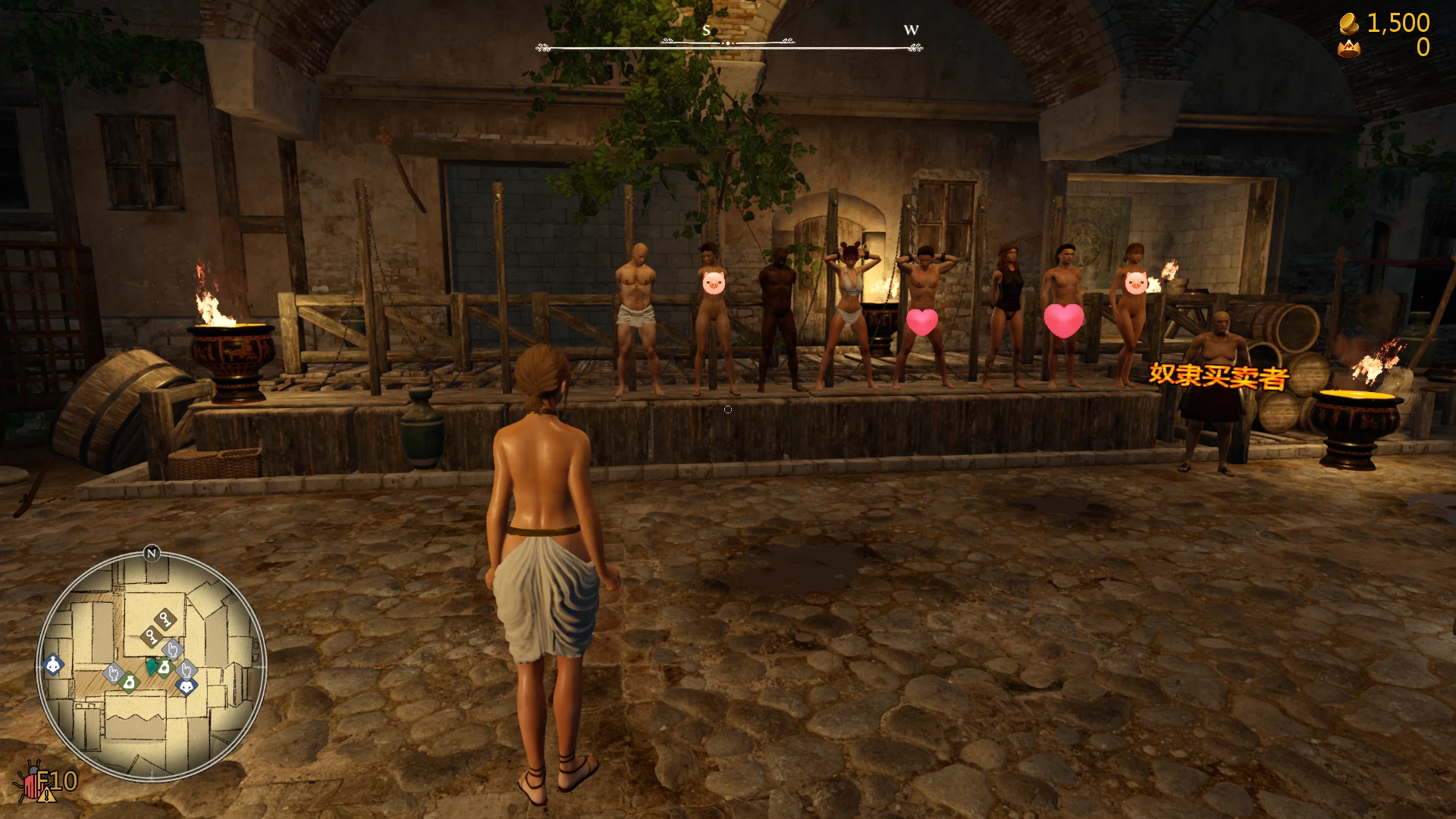Click the teal player arrow on the minimap
The image size is (1456, 819).
[152, 667]
